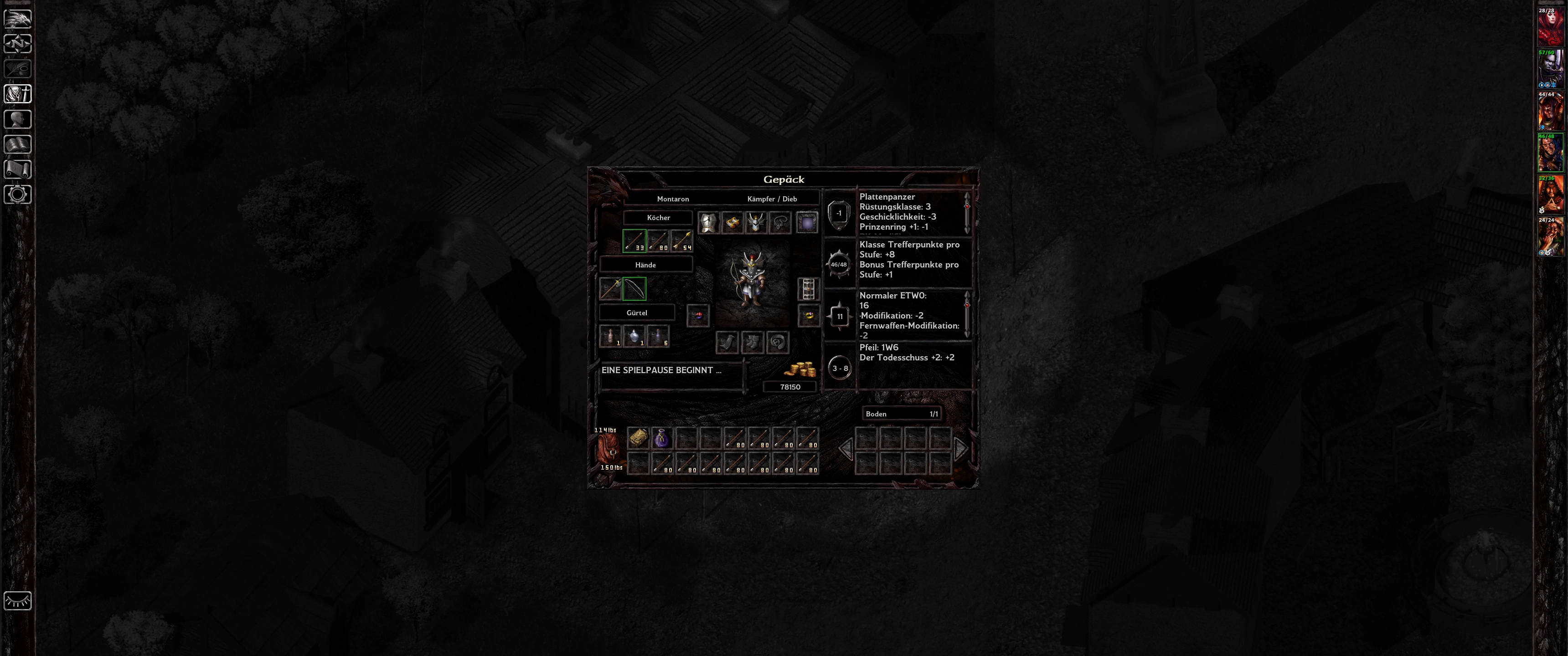Screen dimensions: 1568x656
Task: Toggle the eye button at bottom left
Action: point(18,601)
